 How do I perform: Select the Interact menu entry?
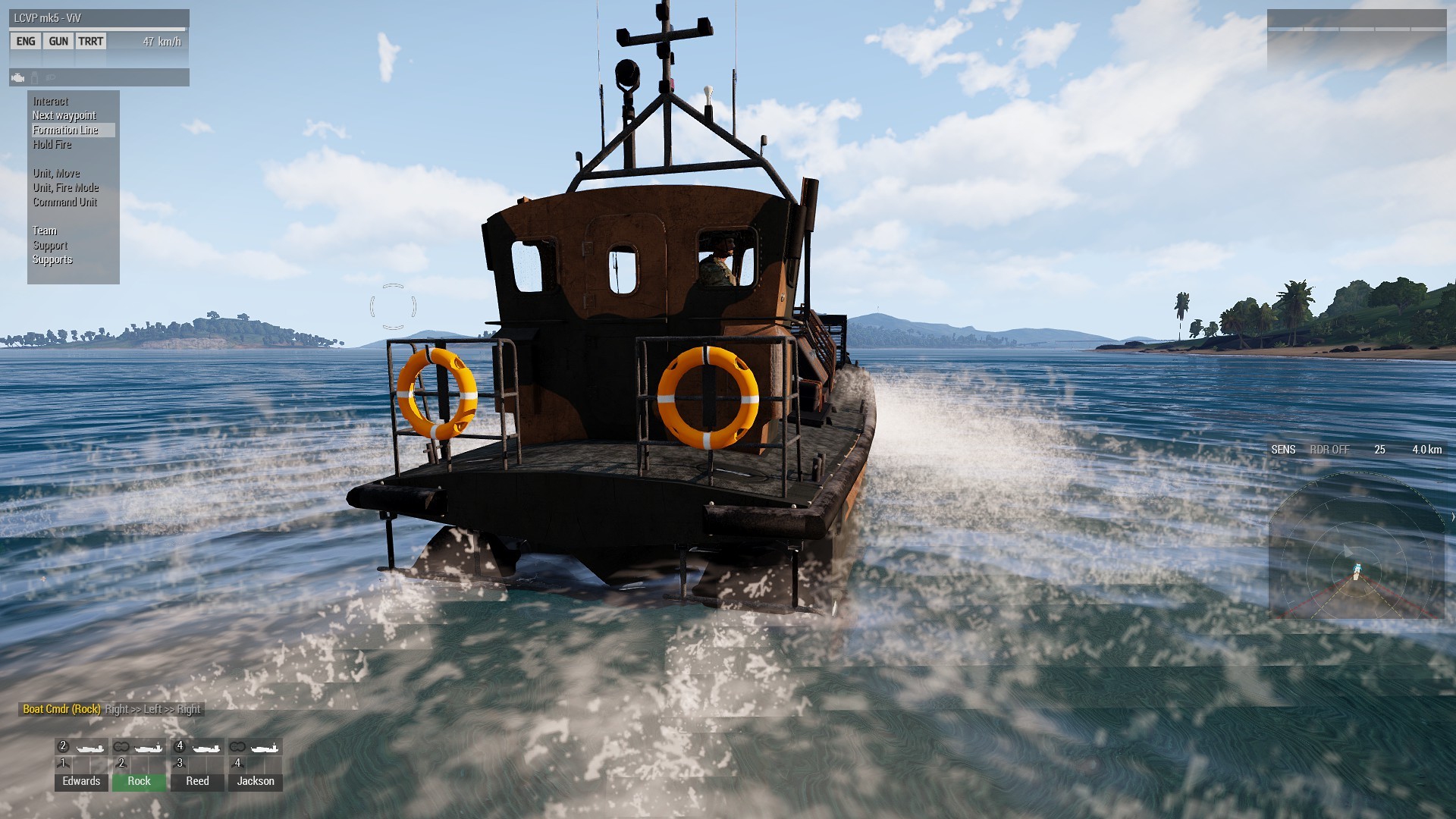coord(51,102)
